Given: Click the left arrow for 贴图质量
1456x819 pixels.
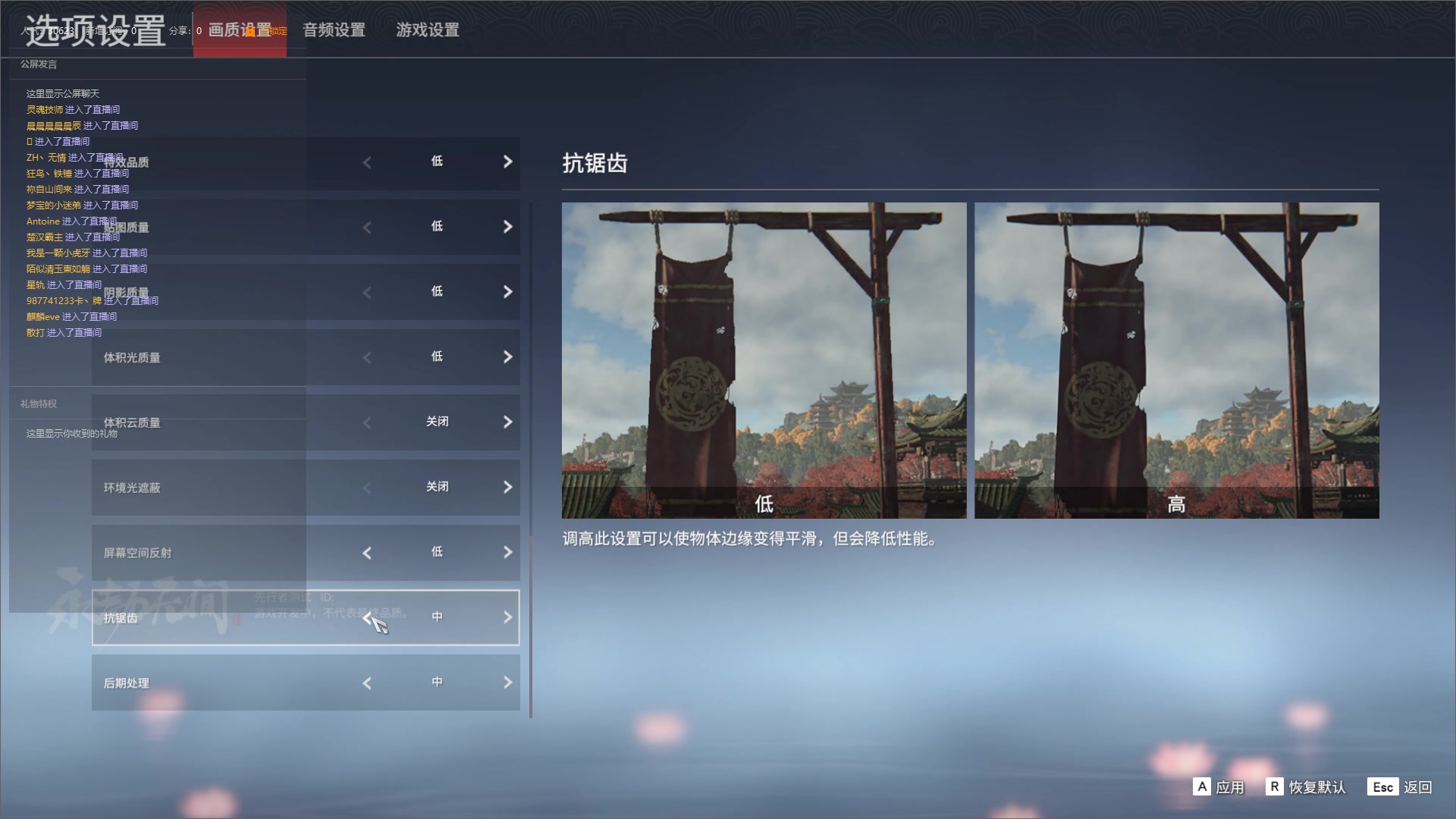Looking at the screenshot, I should pos(367,227).
